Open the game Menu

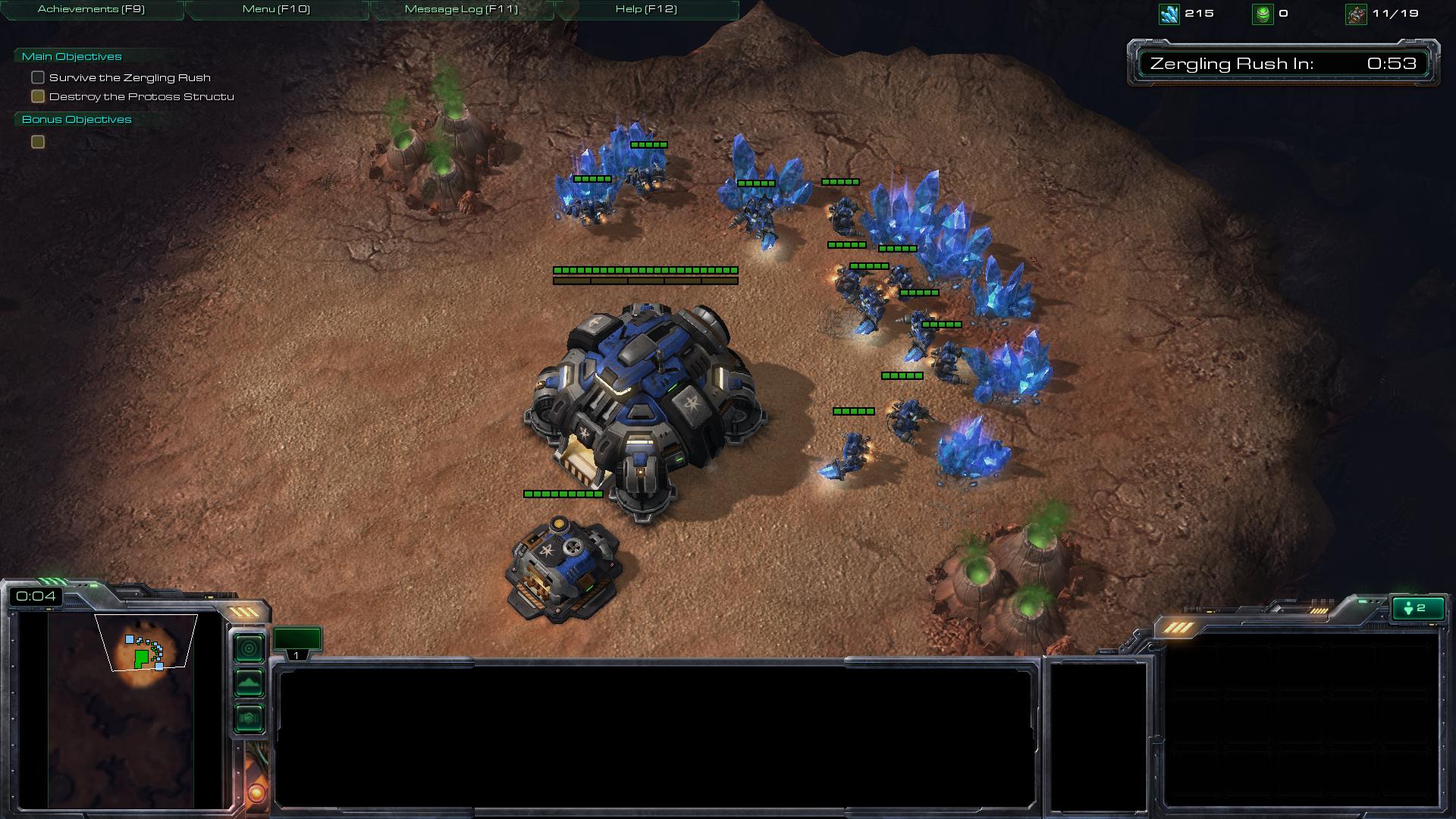(x=276, y=9)
